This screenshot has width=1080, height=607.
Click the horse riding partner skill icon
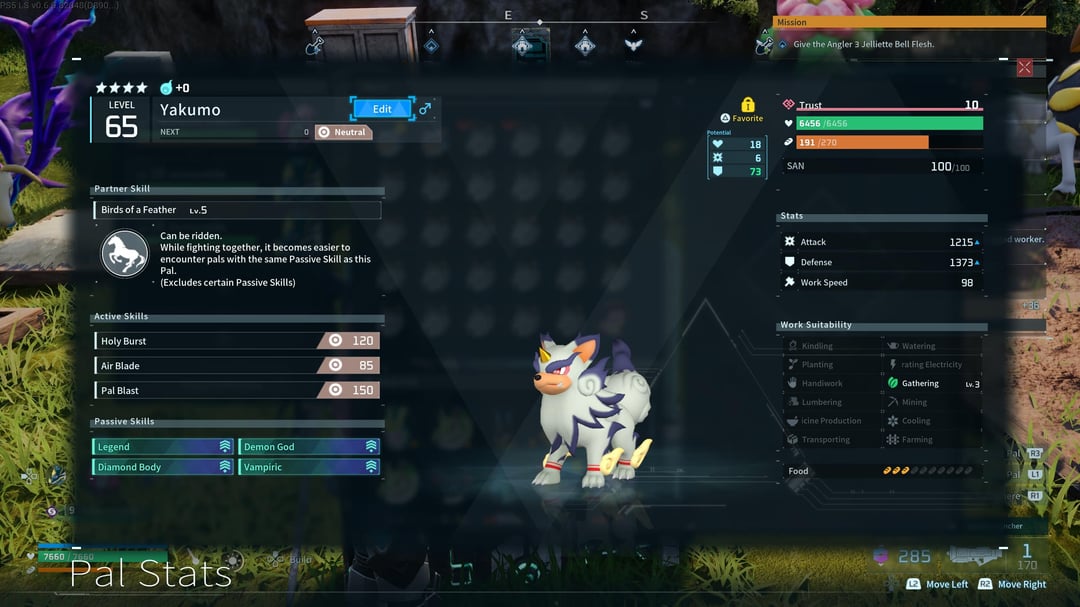[x=125, y=254]
